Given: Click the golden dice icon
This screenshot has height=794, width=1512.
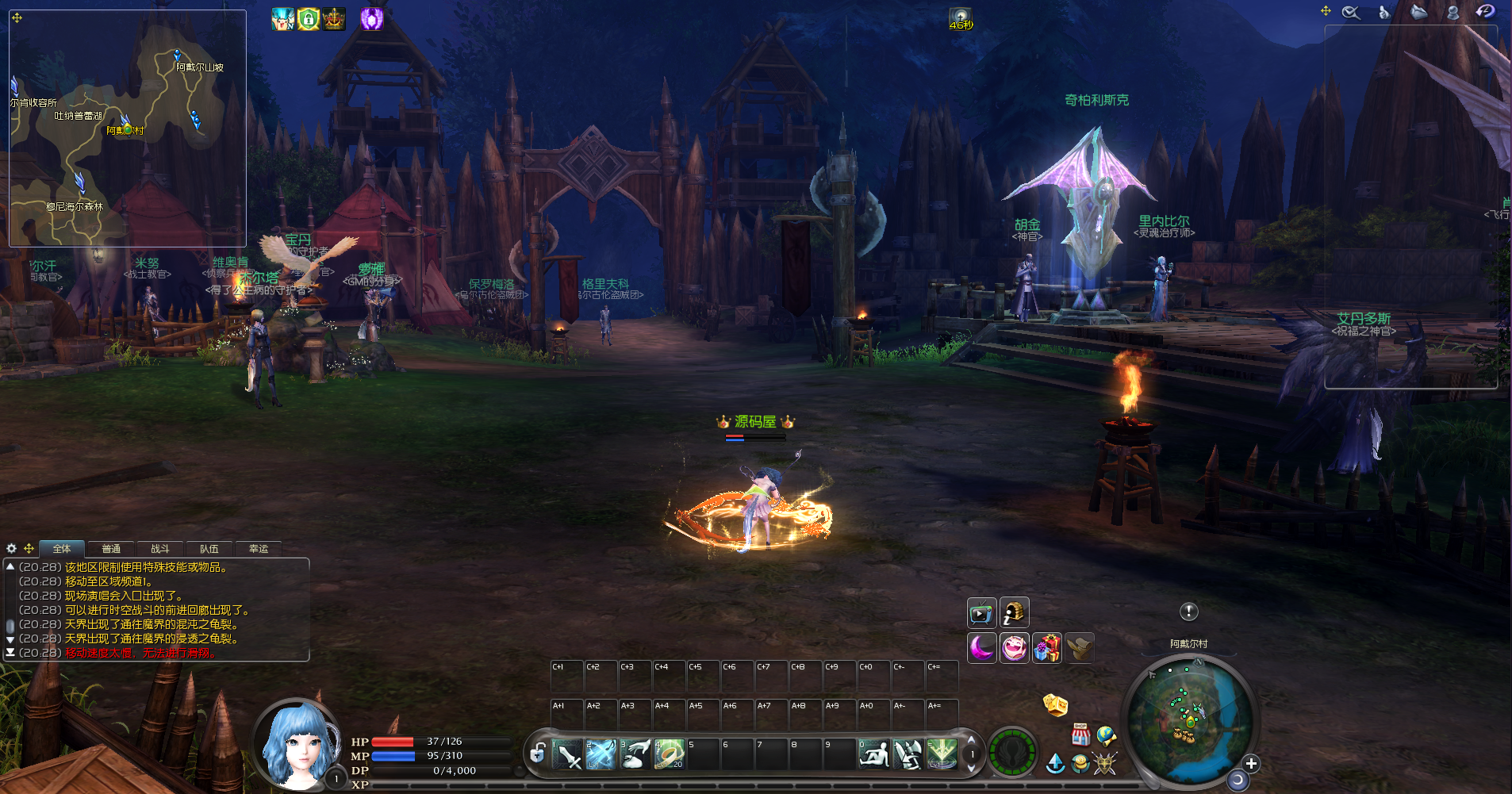Looking at the screenshot, I should coord(1055,704).
